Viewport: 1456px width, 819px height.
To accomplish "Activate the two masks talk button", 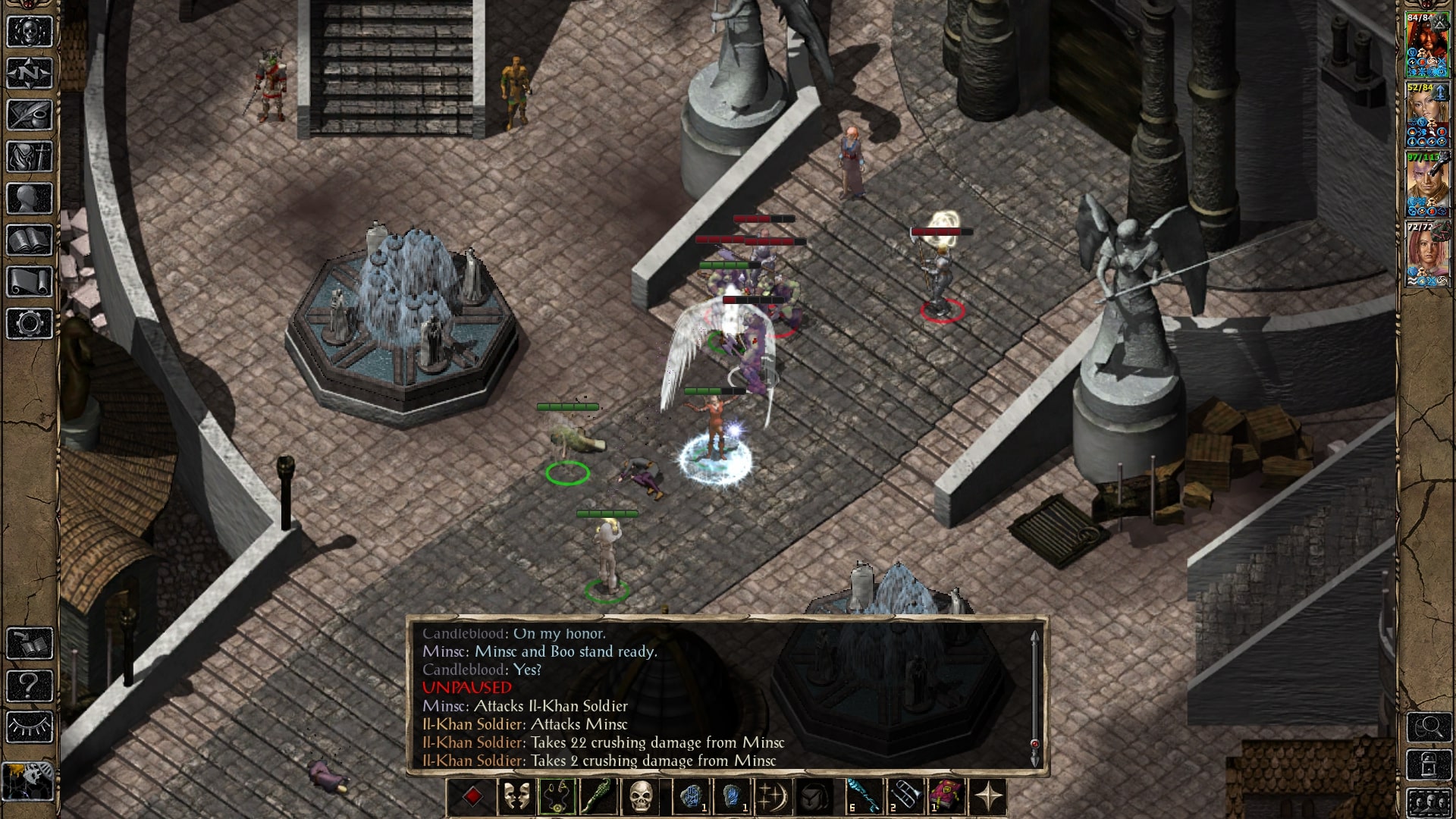I will pos(516,796).
